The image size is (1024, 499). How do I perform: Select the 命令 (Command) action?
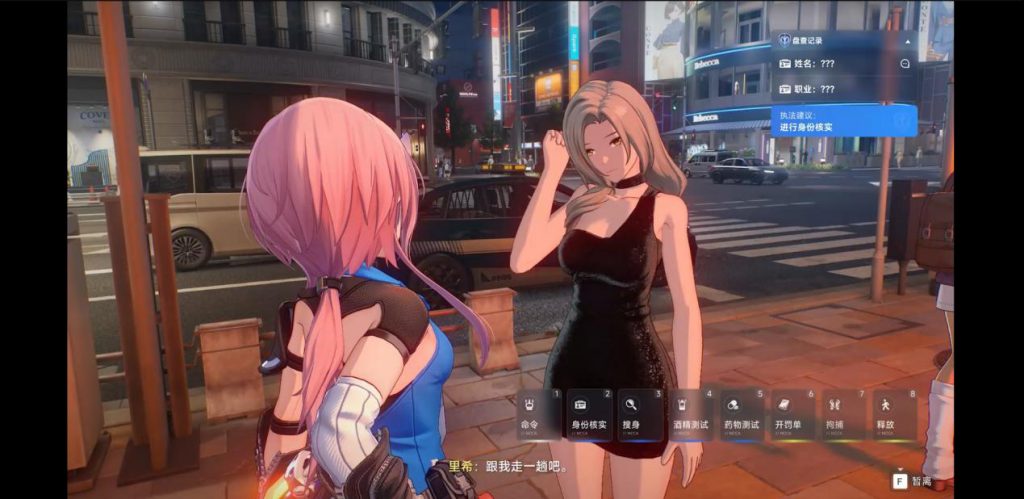pyautogui.click(x=539, y=415)
